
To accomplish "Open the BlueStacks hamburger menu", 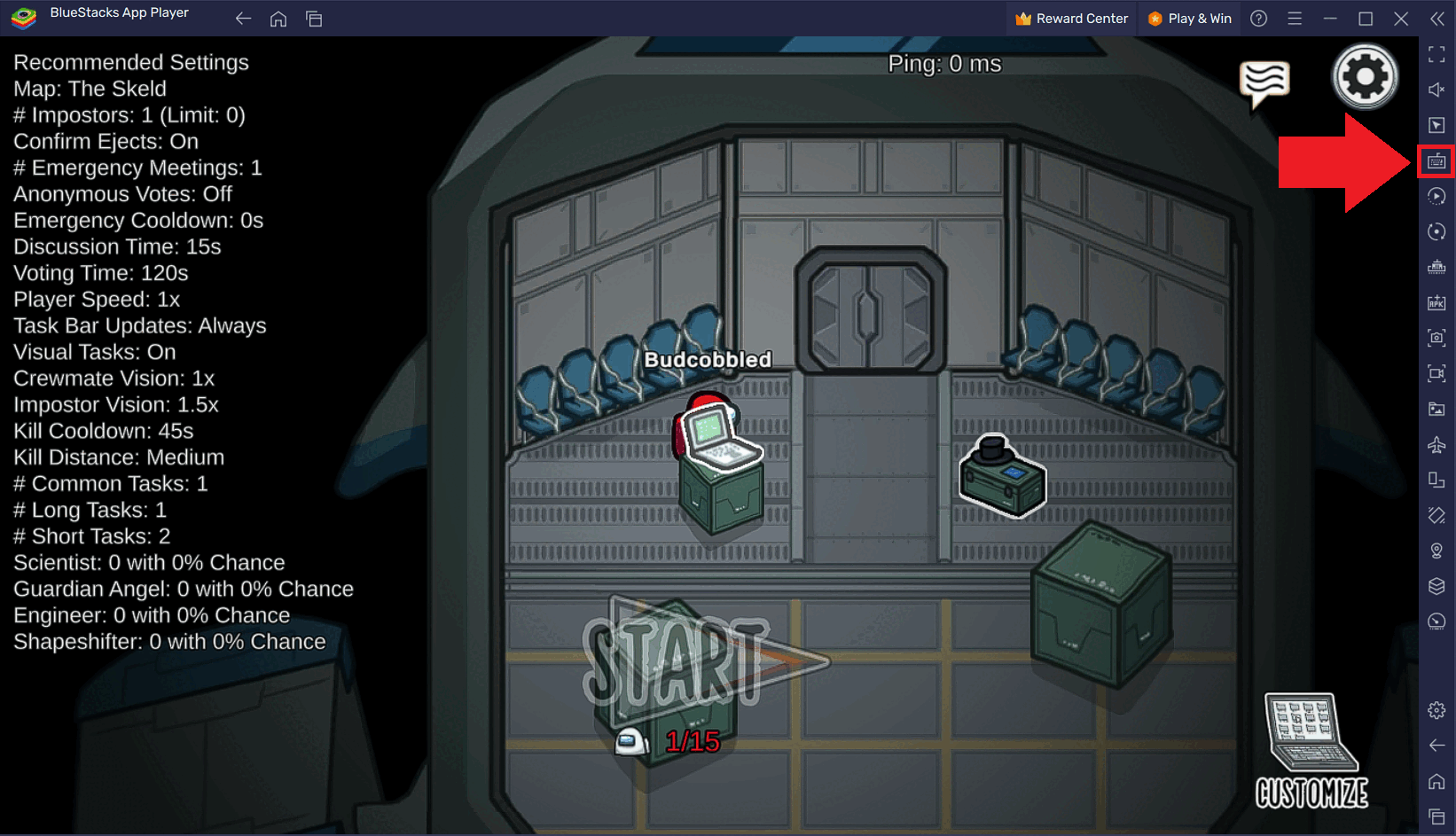I will 1294,18.
